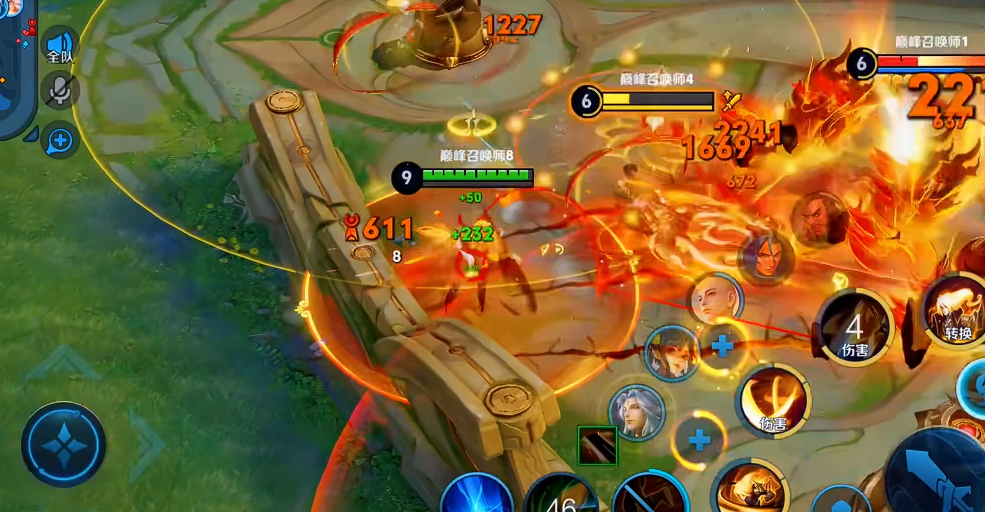Unmute the crossed-out microphone button
Screen dimensions: 985x512
(60, 91)
